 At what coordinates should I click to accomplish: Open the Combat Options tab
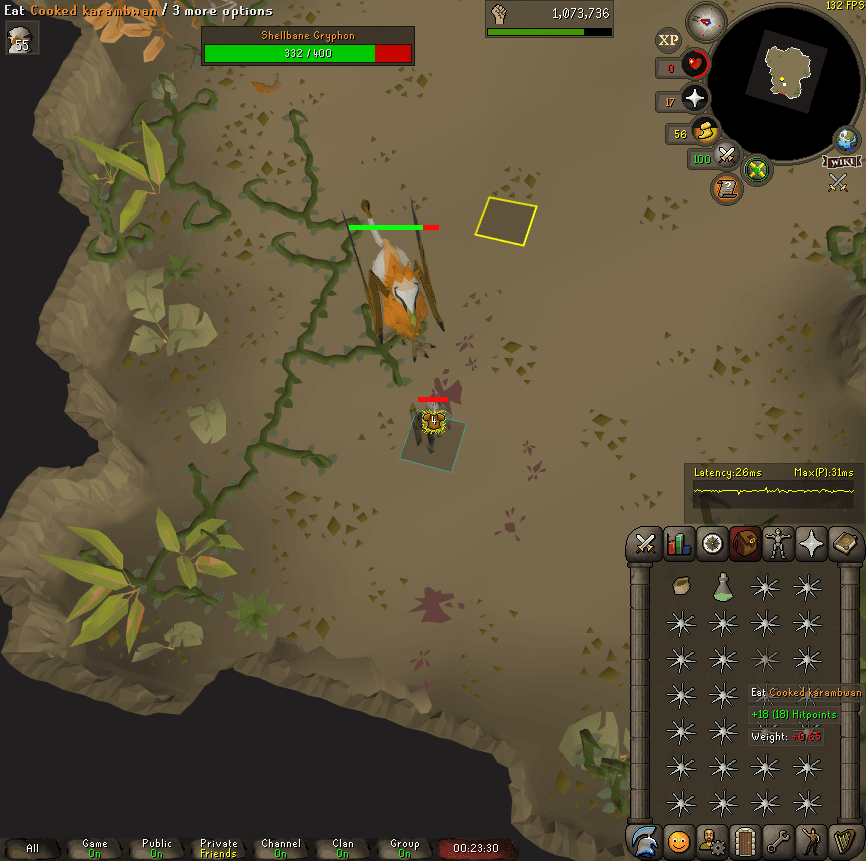click(645, 543)
